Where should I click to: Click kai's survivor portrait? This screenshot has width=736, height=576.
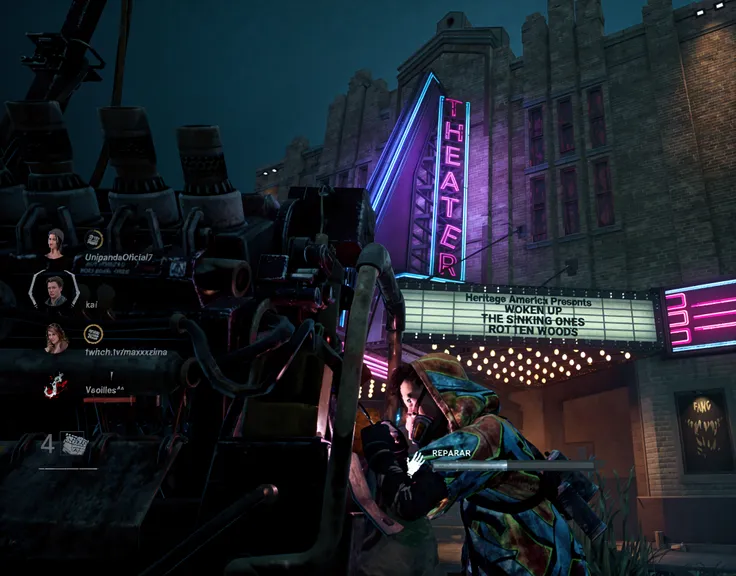click(x=55, y=290)
